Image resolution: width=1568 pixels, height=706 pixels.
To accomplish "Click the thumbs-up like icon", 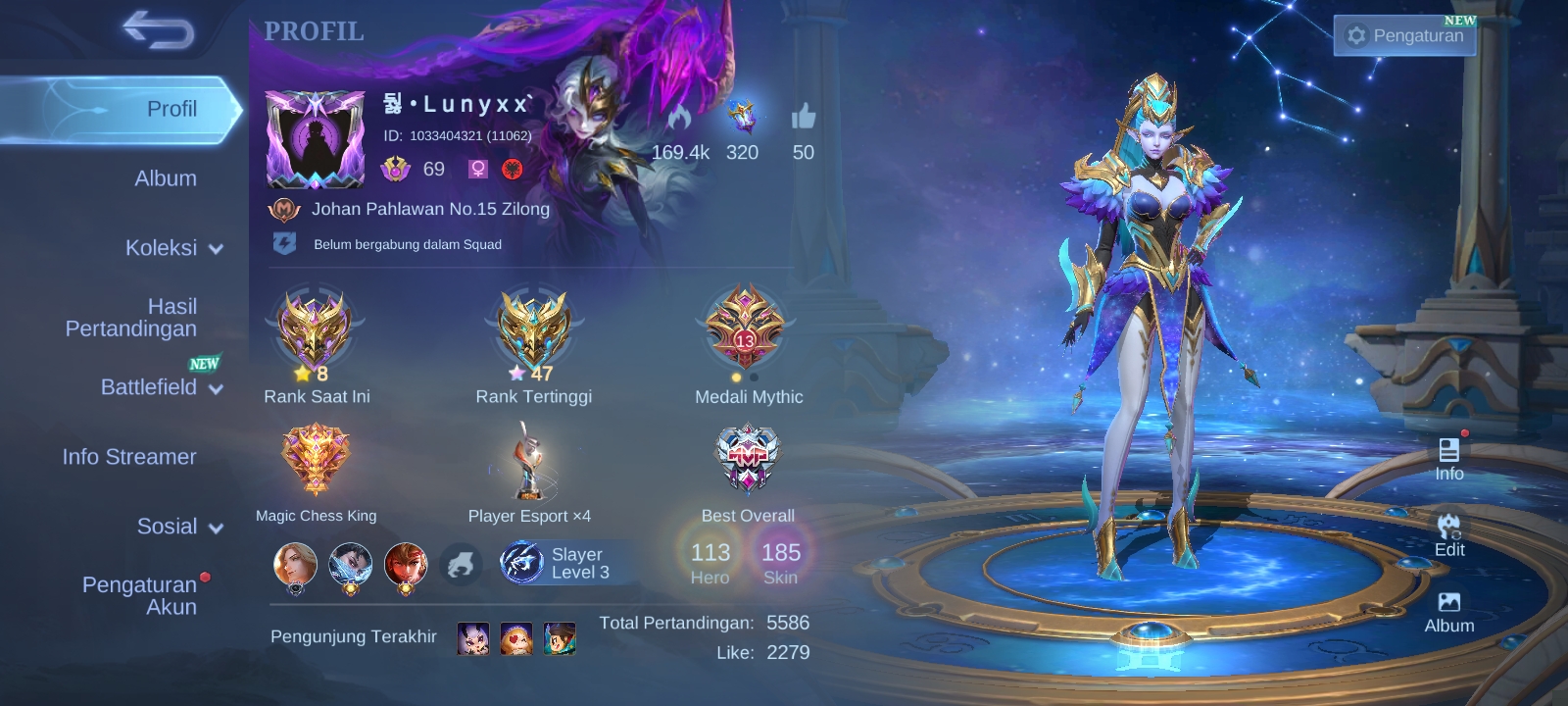I will pos(804,118).
